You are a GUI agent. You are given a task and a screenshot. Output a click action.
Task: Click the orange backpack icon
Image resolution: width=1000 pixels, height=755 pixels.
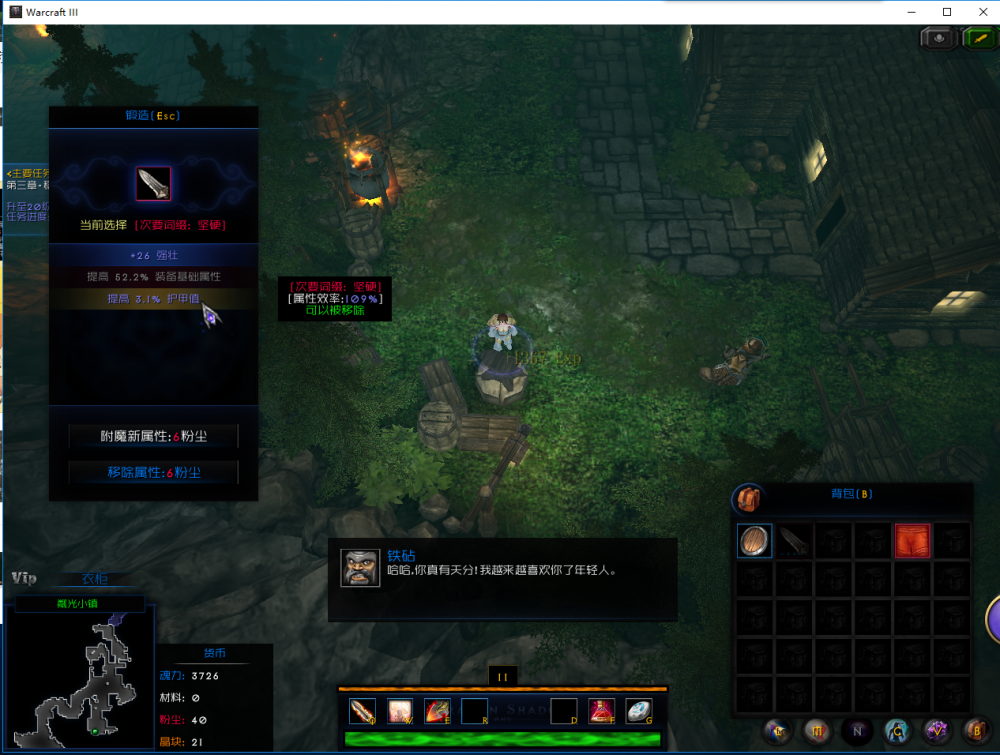click(x=745, y=497)
